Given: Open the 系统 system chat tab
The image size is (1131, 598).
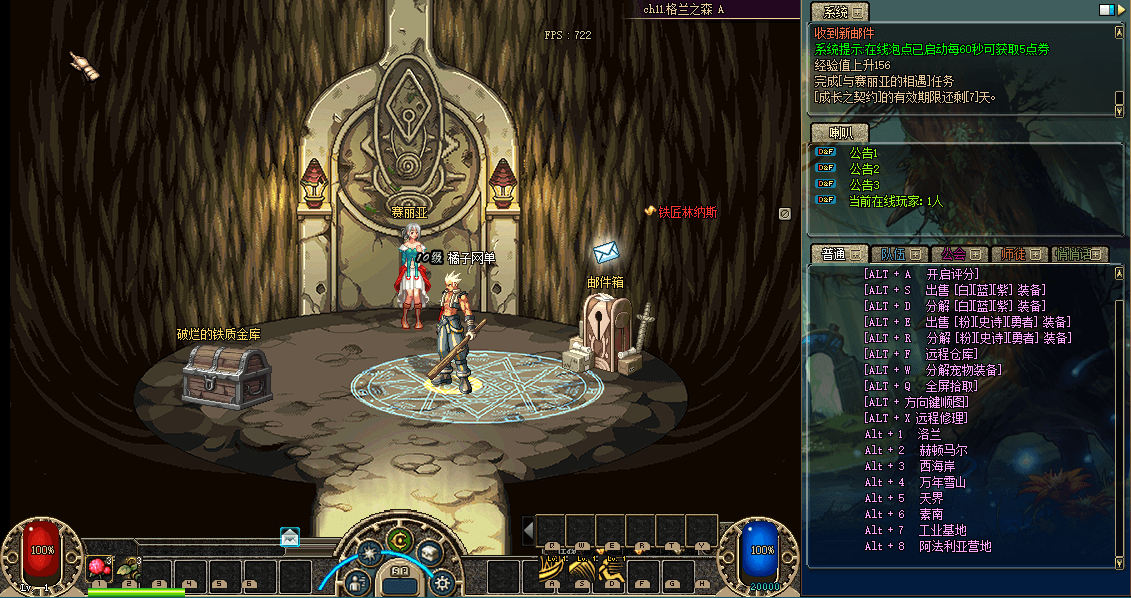Looking at the screenshot, I should click(840, 12).
